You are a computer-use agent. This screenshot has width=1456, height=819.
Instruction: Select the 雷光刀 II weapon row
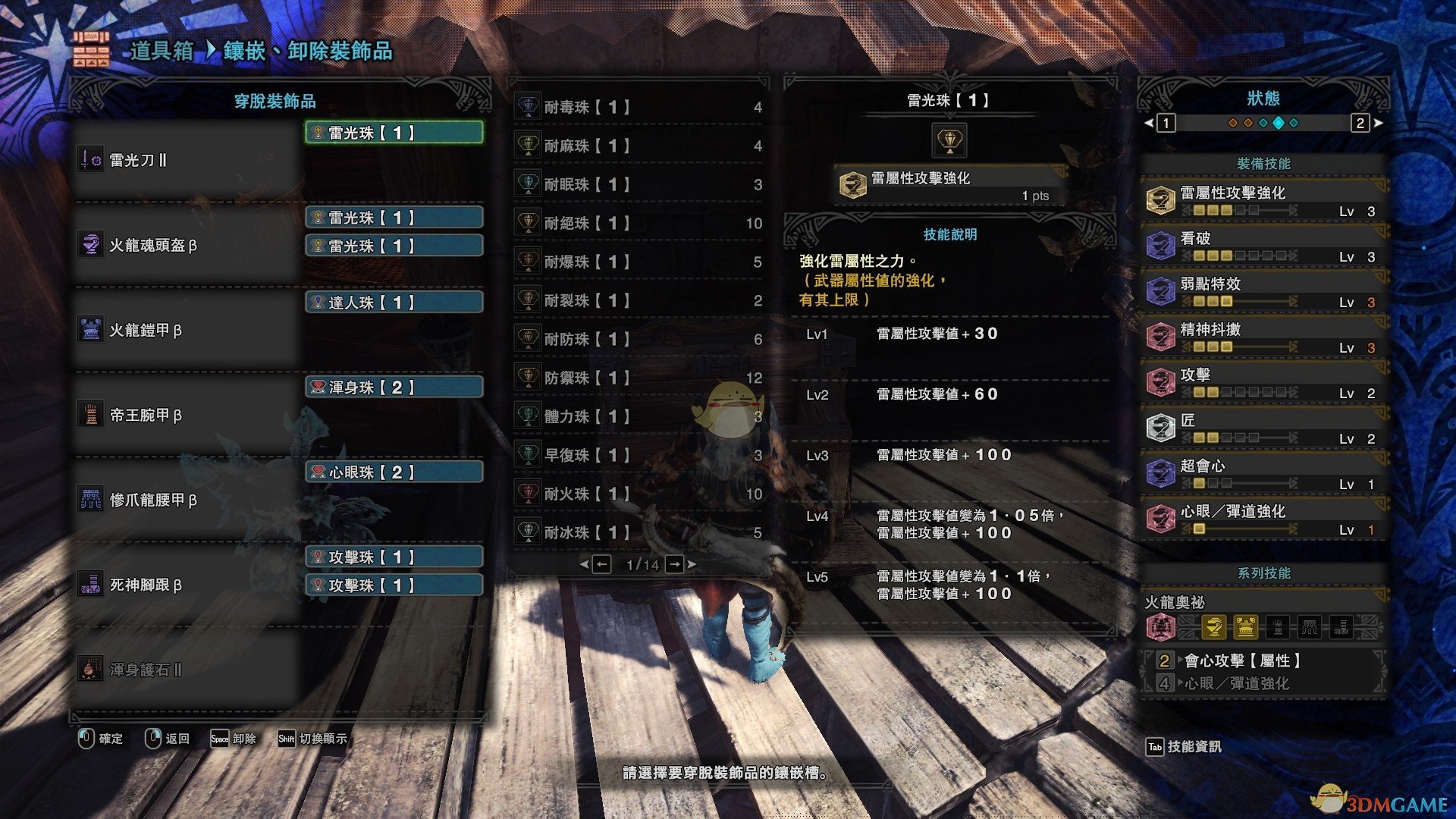click(x=186, y=160)
